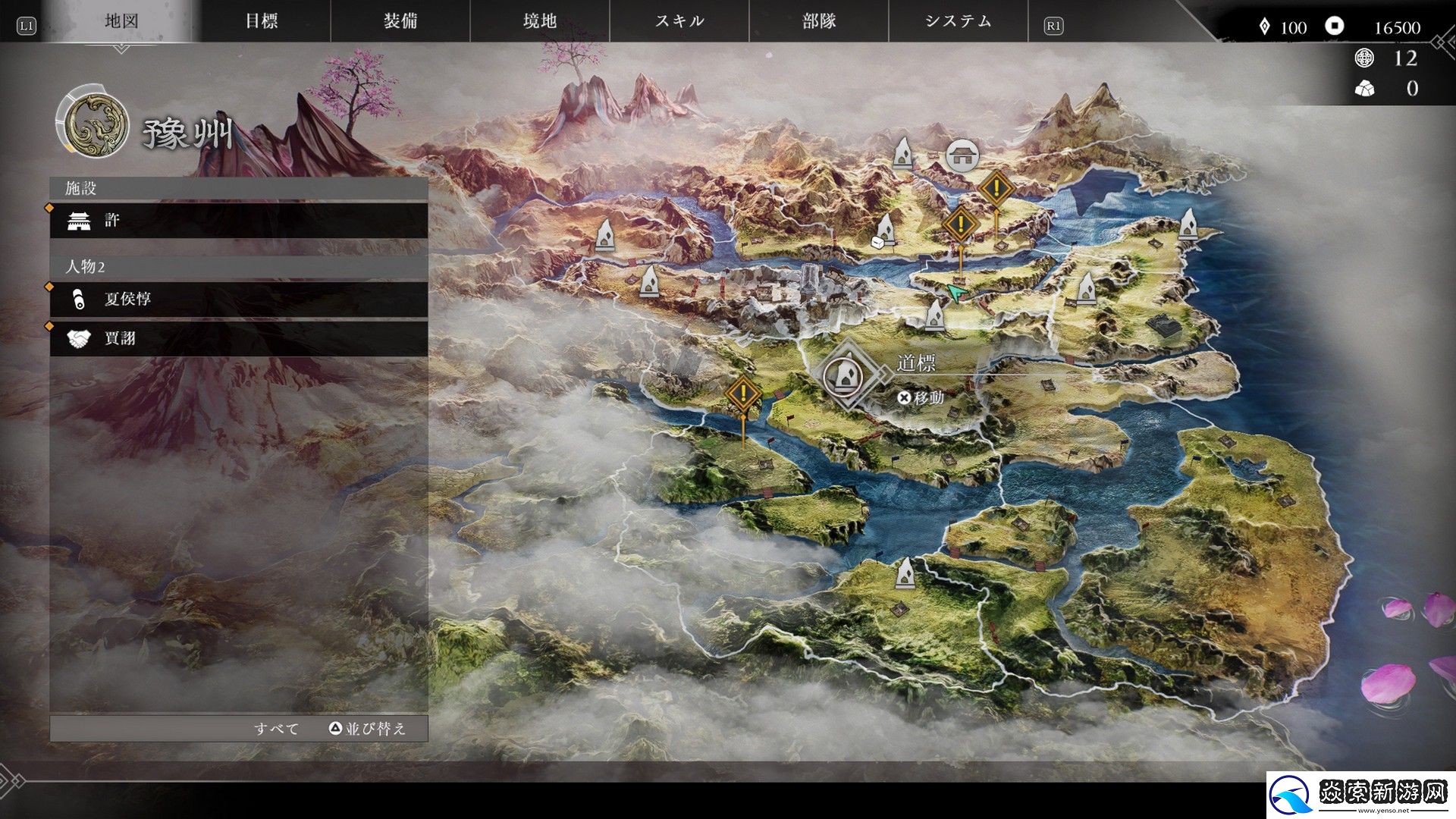This screenshot has width=1456, height=819.
Task: Click the 移動 move action button
Action: click(x=921, y=397)
